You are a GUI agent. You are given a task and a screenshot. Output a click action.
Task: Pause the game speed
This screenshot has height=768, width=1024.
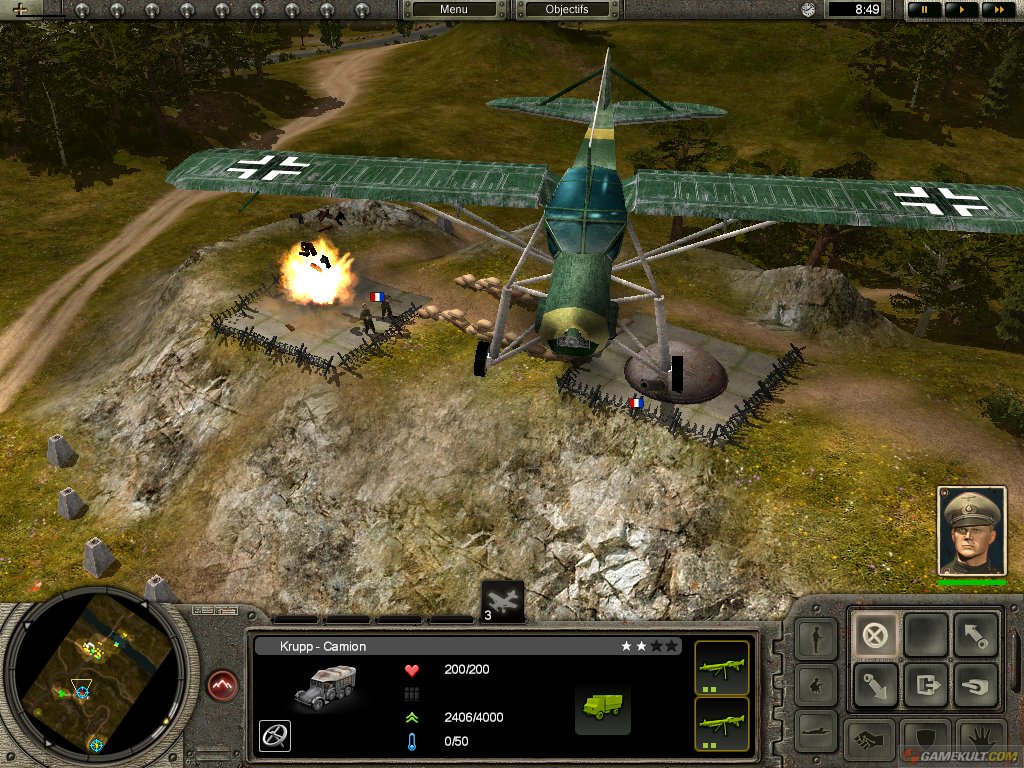(925, 10)
